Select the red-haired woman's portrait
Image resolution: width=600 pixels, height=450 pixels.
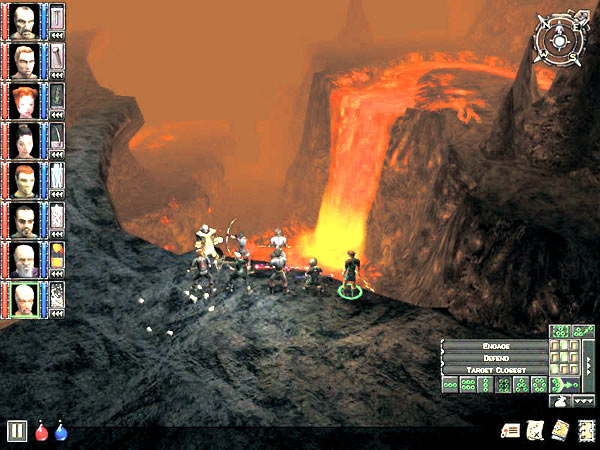(27, 100)
